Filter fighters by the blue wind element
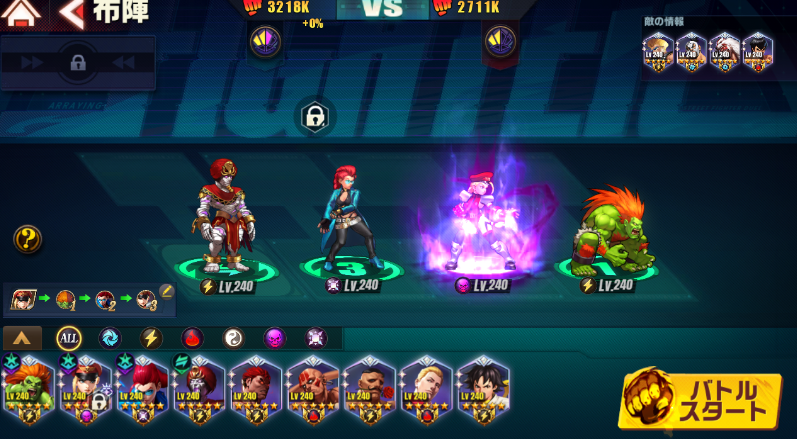797x439 pixels. click(109, 338)
